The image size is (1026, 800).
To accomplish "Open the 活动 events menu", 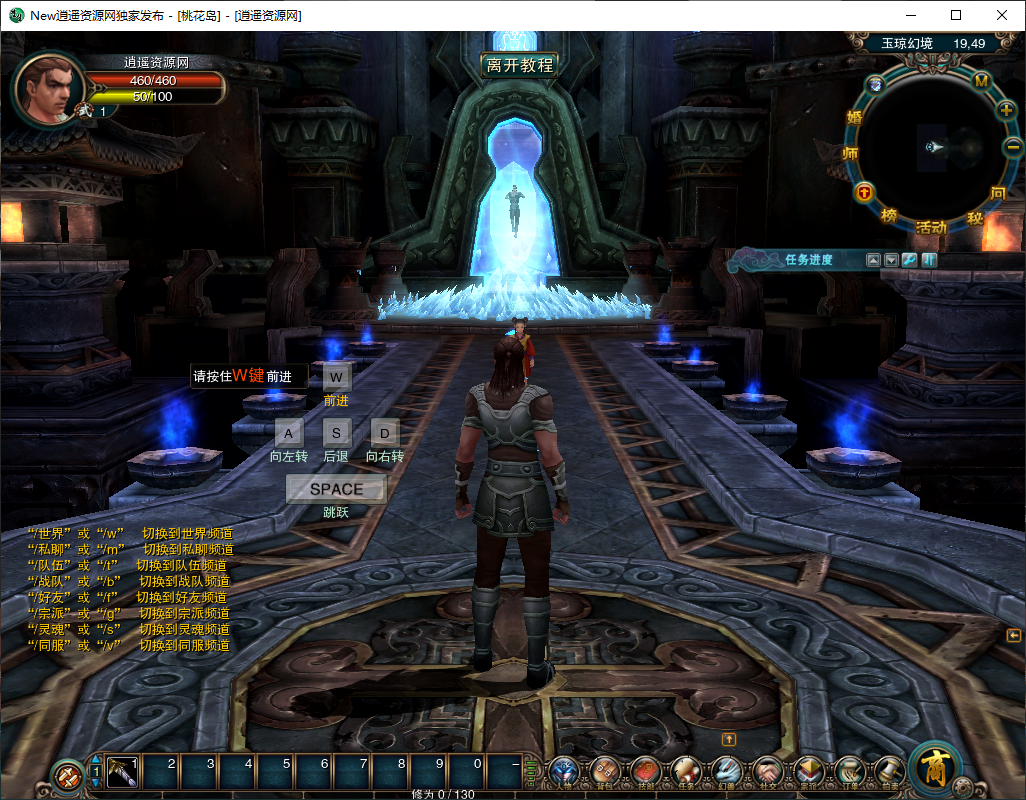I will pos(931,228).
